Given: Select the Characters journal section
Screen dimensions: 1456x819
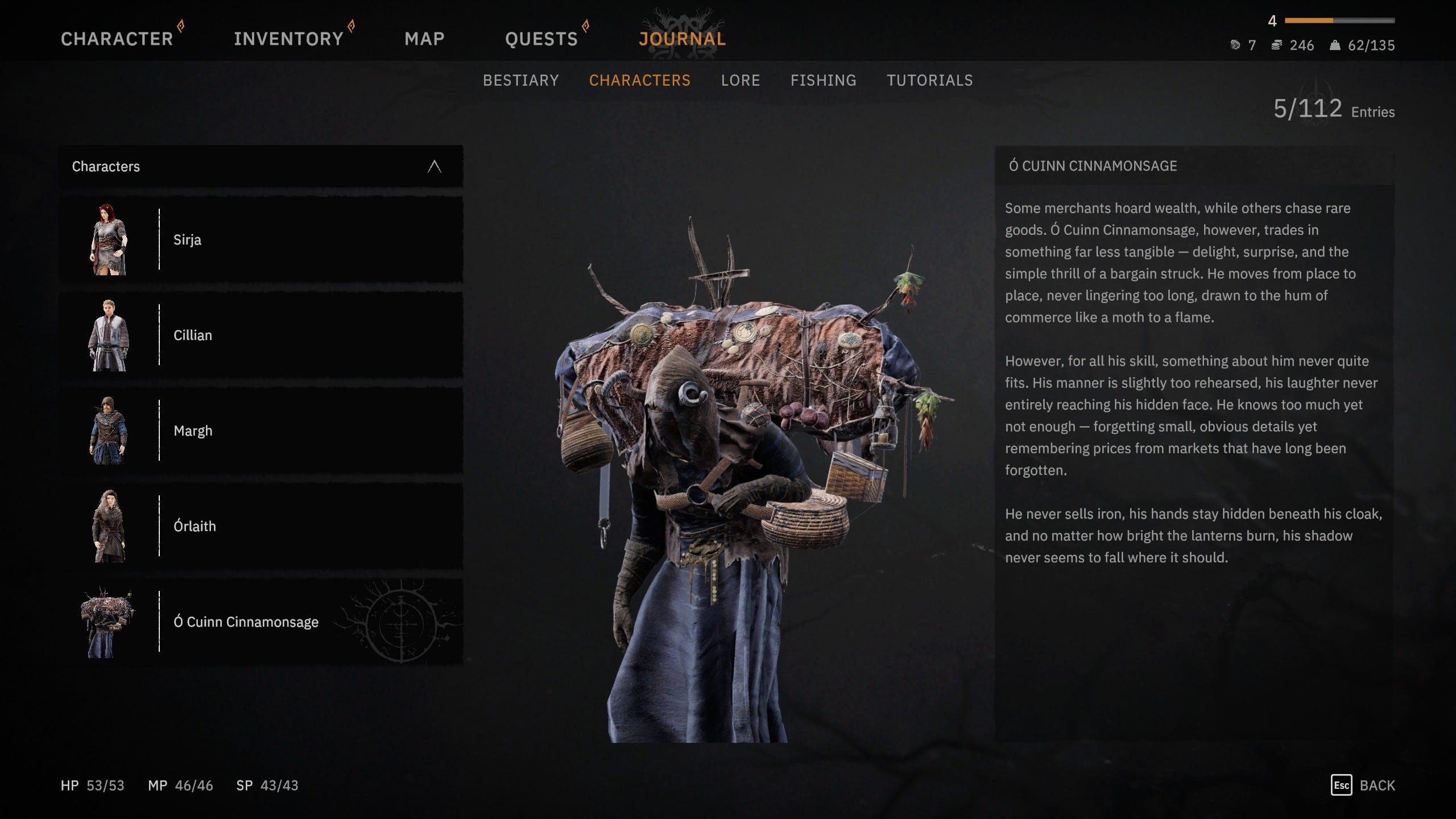Looking at the screenshot, I should click(x=639, y=80).
